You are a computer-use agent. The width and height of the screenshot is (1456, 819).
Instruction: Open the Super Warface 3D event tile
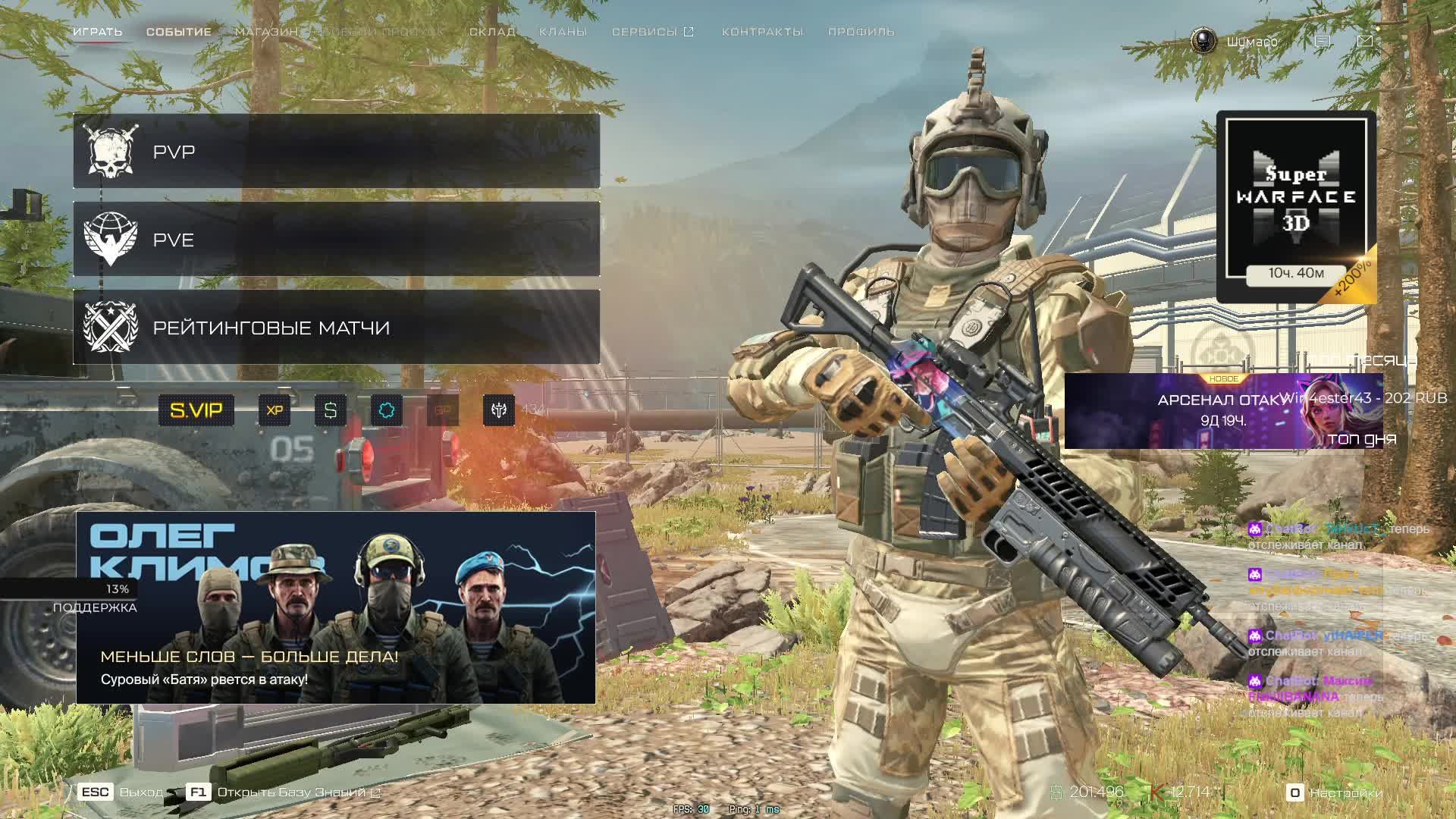coord(1296,206)
